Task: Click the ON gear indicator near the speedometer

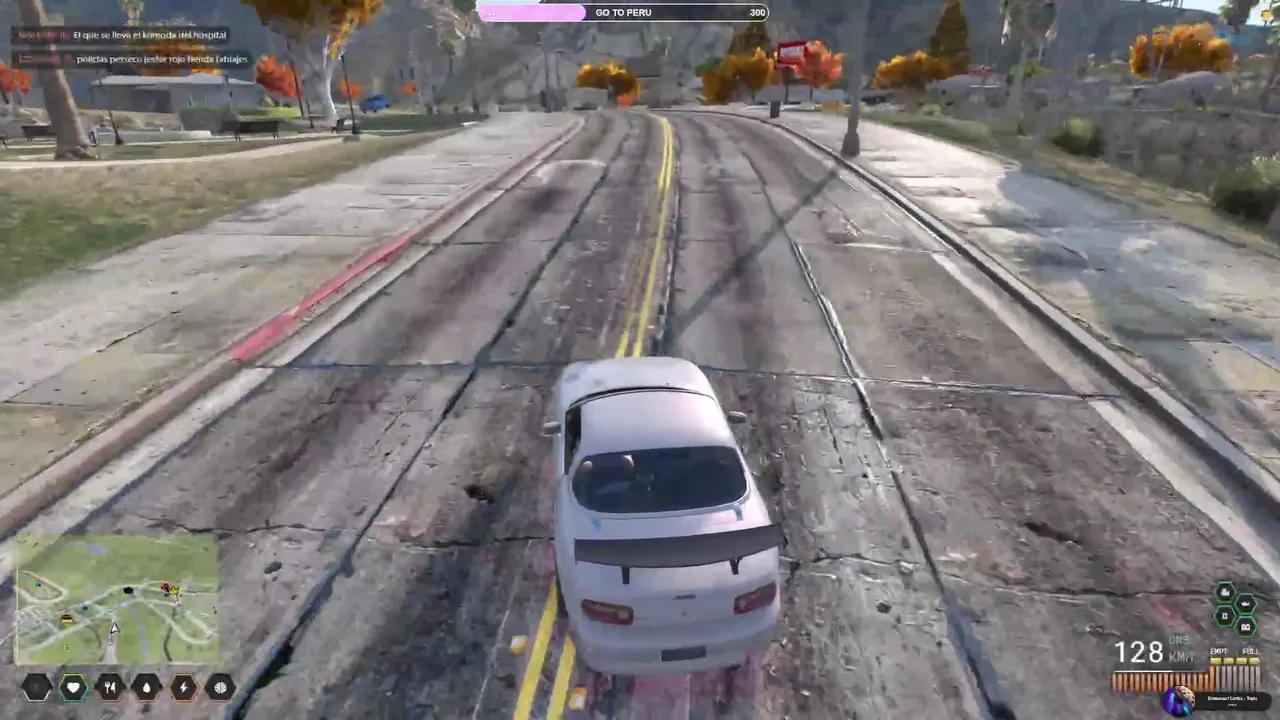Action: [x=1179, y=640]
